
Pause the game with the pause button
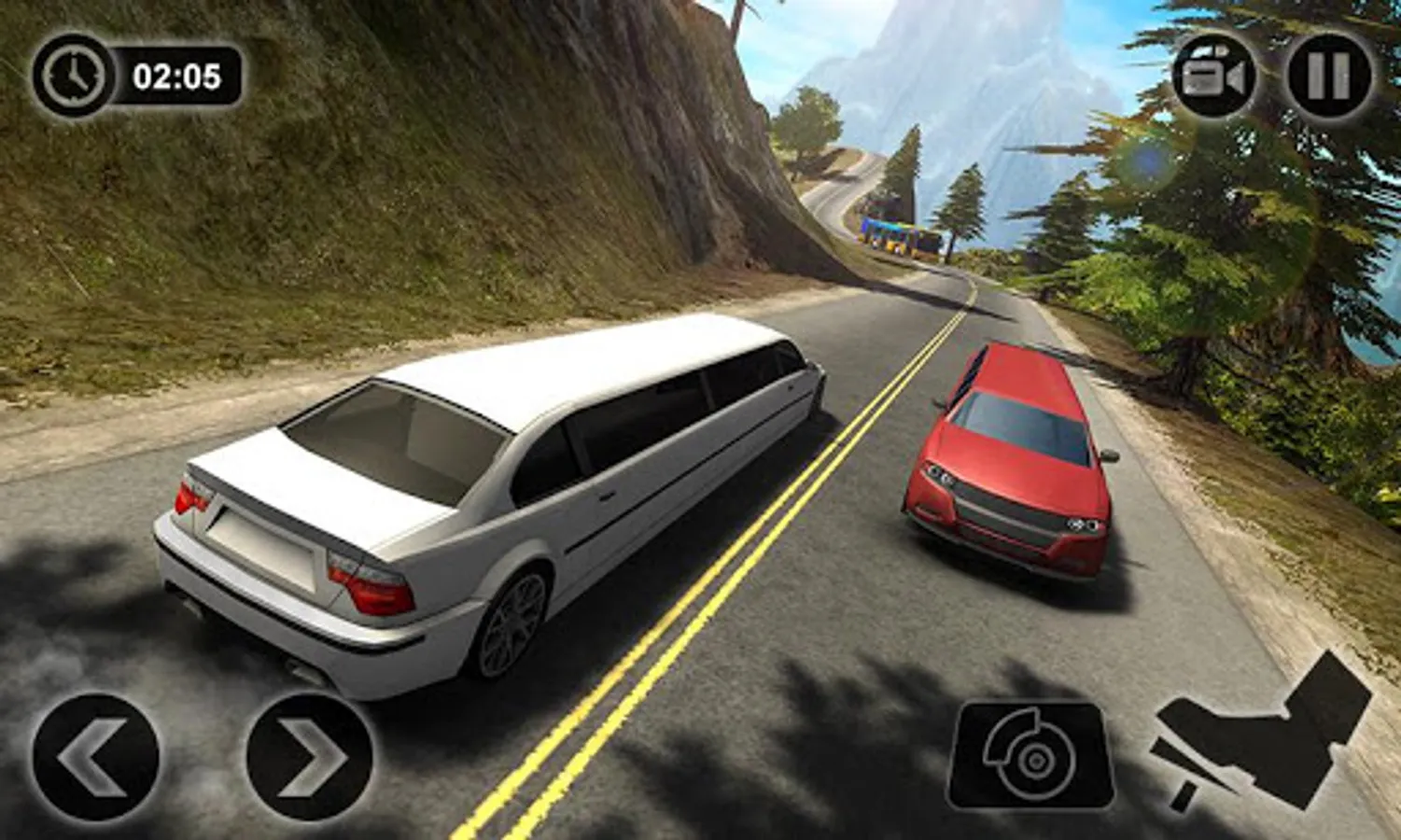[1328, 76]
